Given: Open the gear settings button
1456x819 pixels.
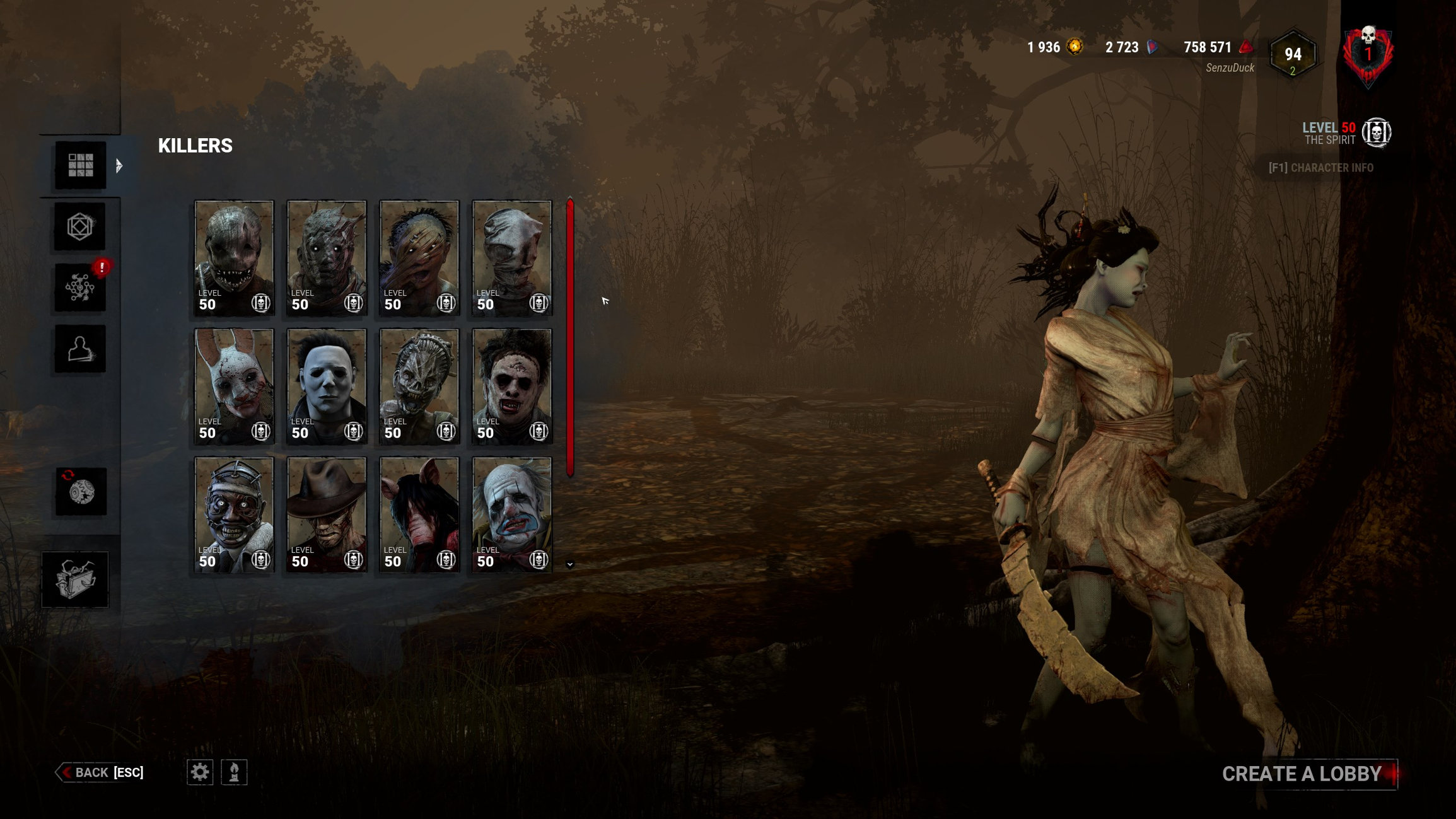Looking at the screenshot, I should pyautogui.click(x=200, y=772).
